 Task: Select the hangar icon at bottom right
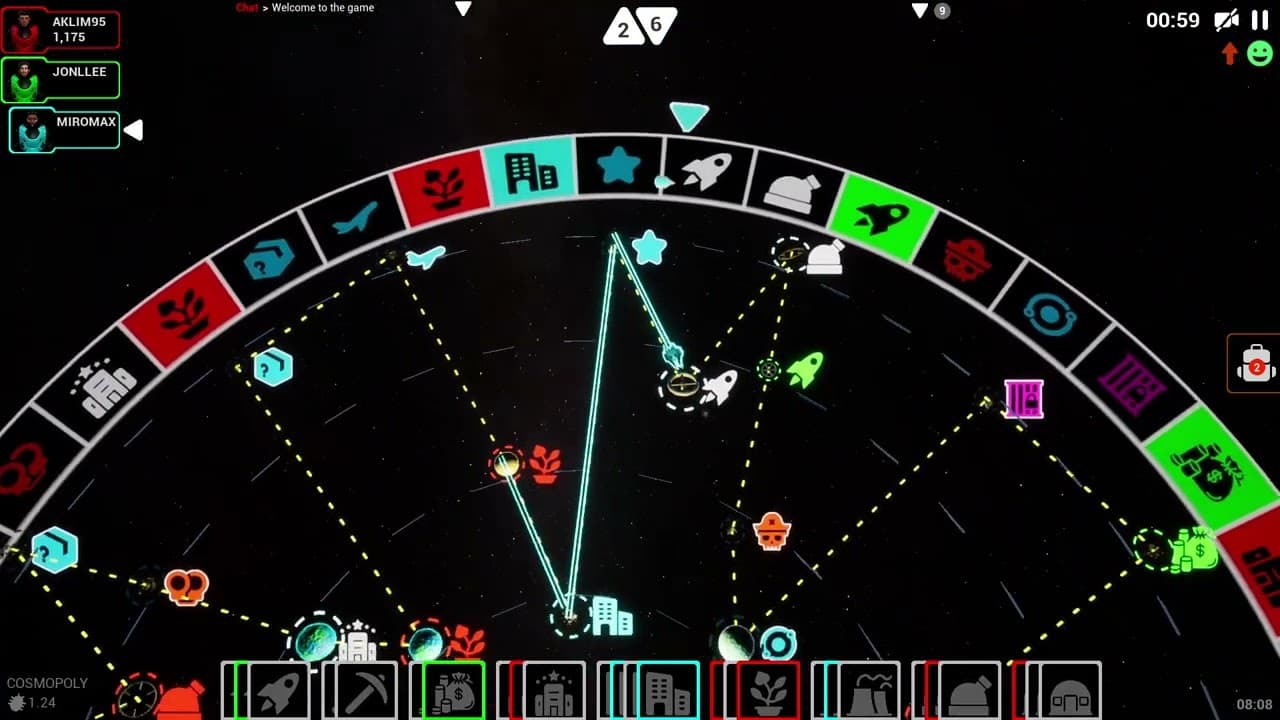pyautogui.click(x=1070, y=690)
